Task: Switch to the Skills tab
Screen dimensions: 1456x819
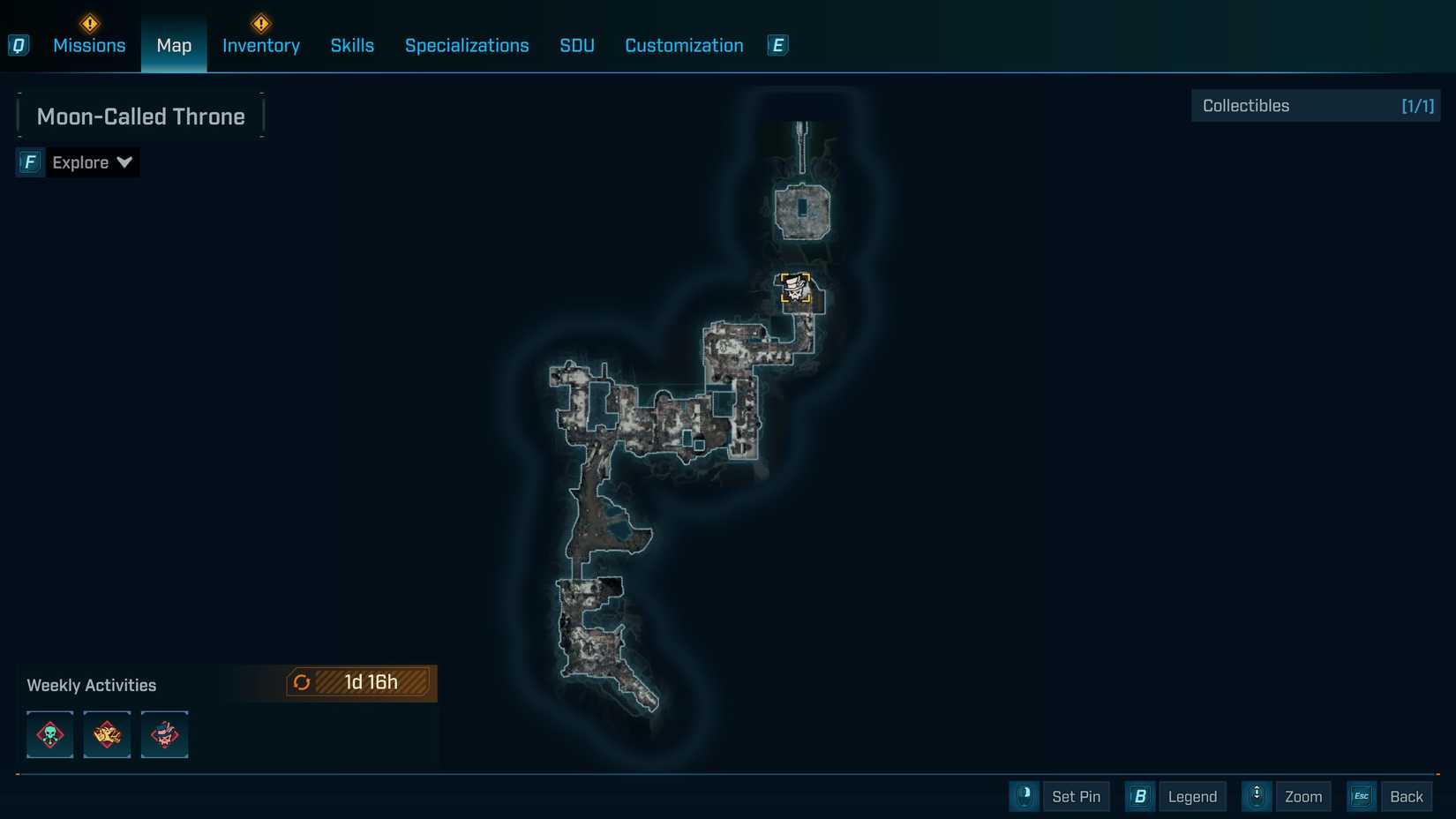Action: pyautogui.click(x=352, y=45)
